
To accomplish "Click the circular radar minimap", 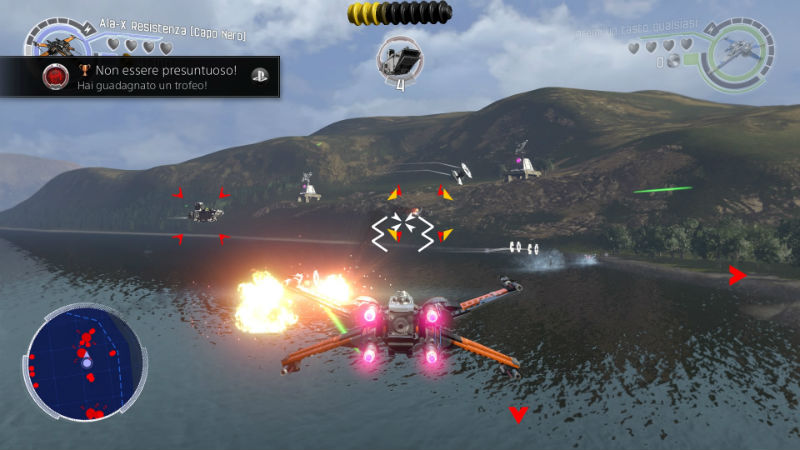I will tap(81, 361).
